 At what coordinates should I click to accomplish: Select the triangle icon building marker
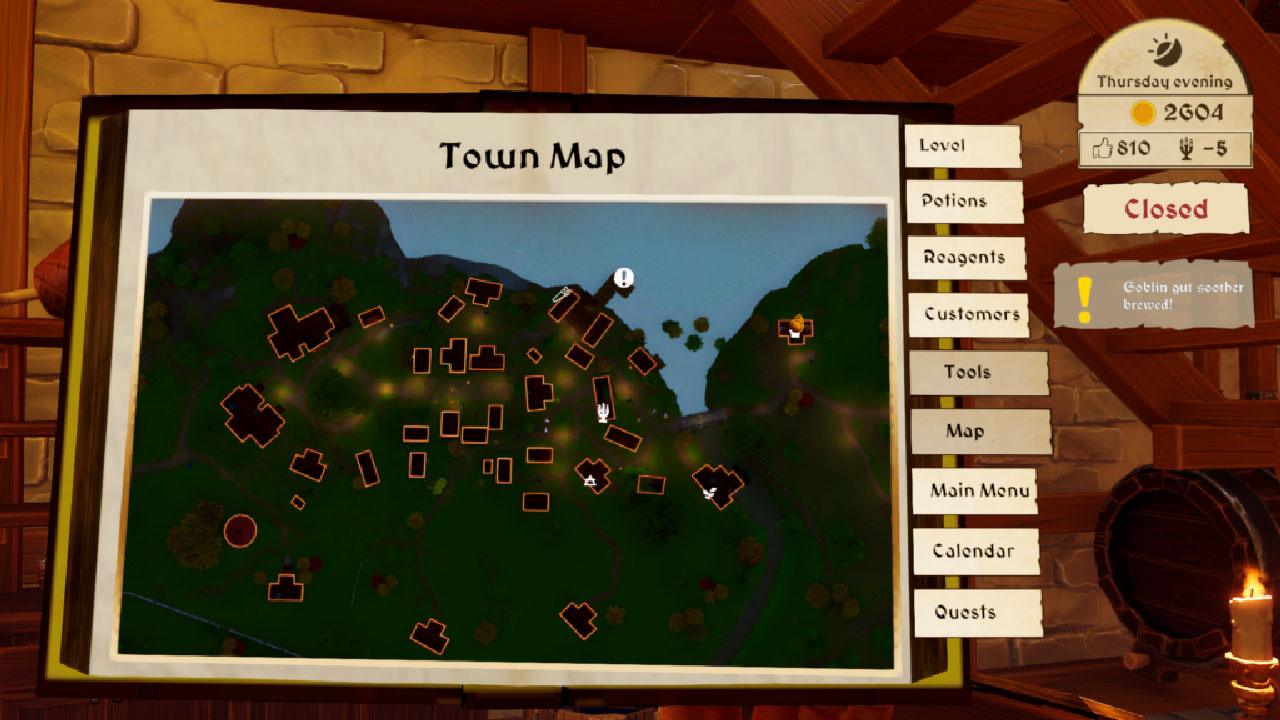click(x=590, y=482)
